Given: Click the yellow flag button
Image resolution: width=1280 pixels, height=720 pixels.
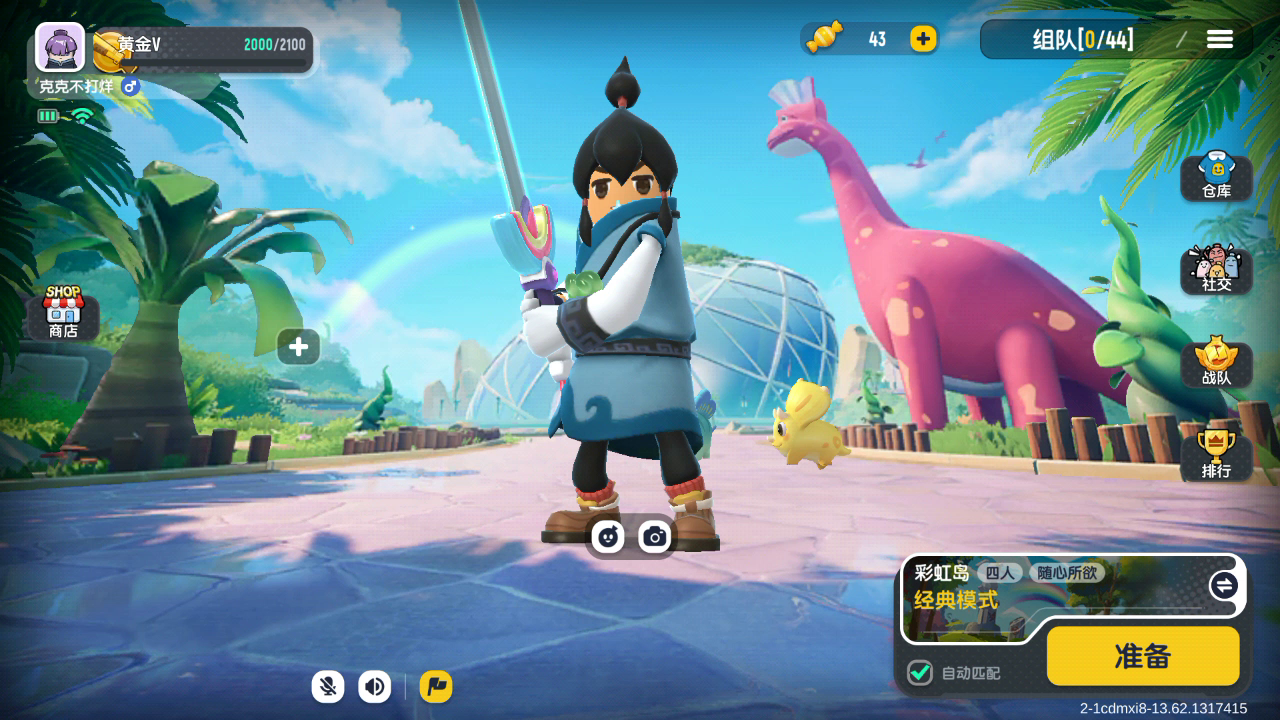Looking at the screenshot, I should click(x=436, y=686).
